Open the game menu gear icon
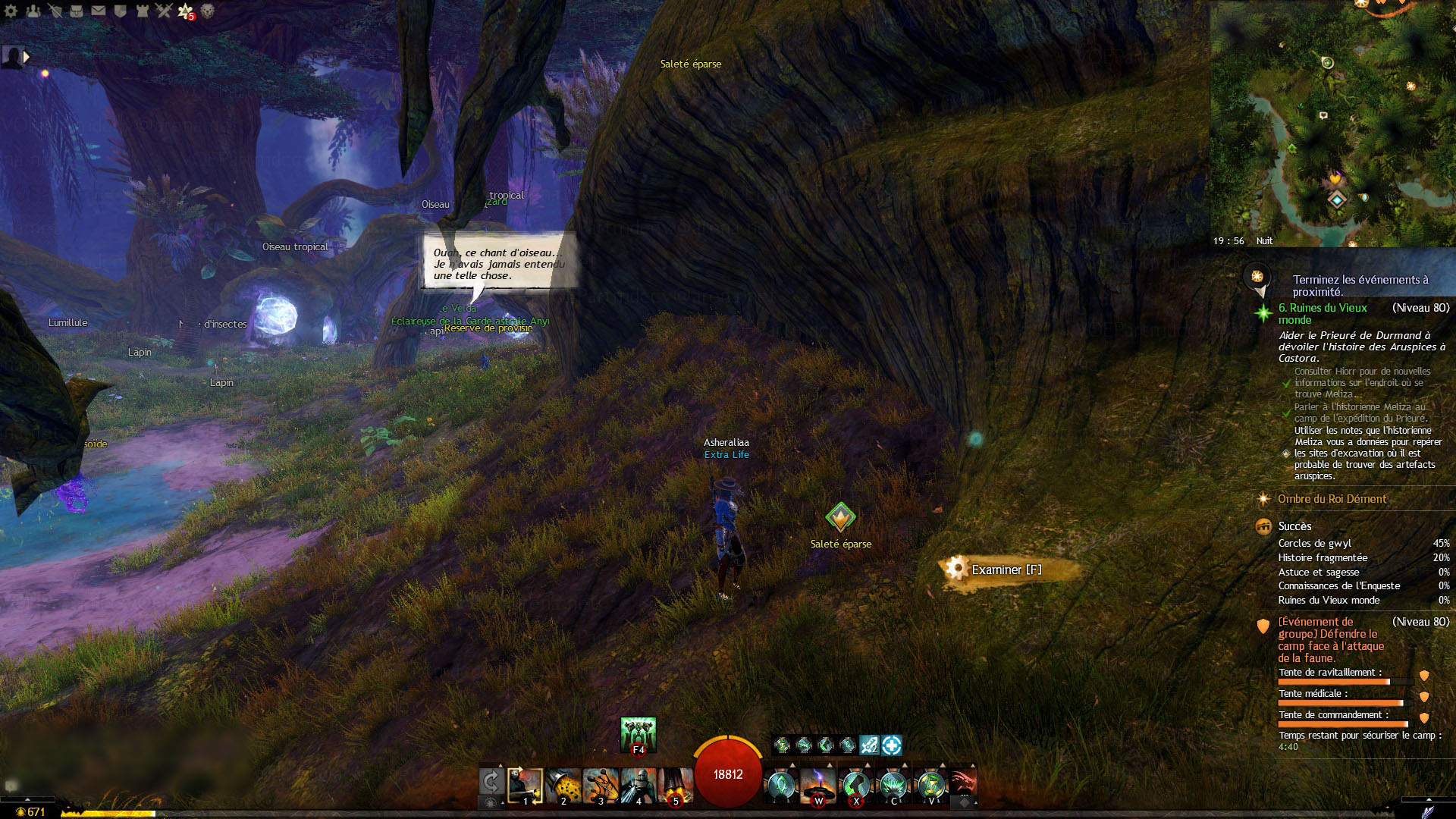This screenshot has height=819, width=1456. (x=11, y=11)
